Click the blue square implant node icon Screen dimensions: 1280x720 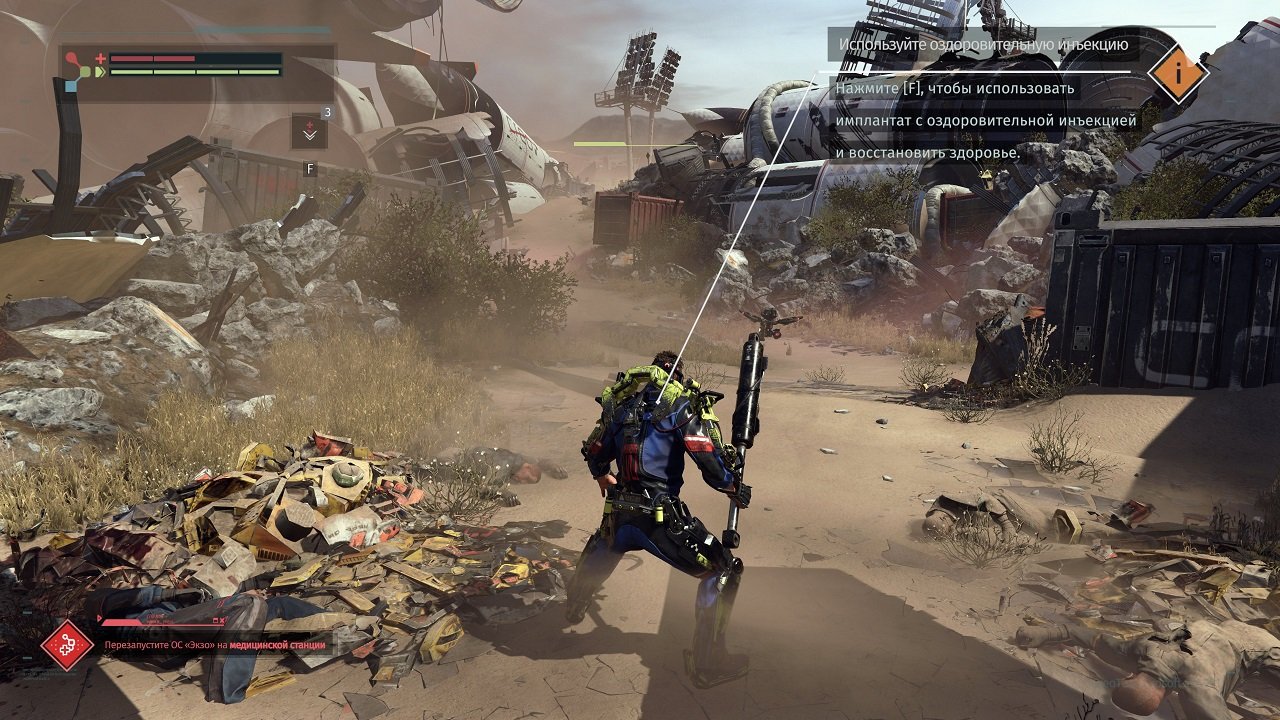pos(70,85)
